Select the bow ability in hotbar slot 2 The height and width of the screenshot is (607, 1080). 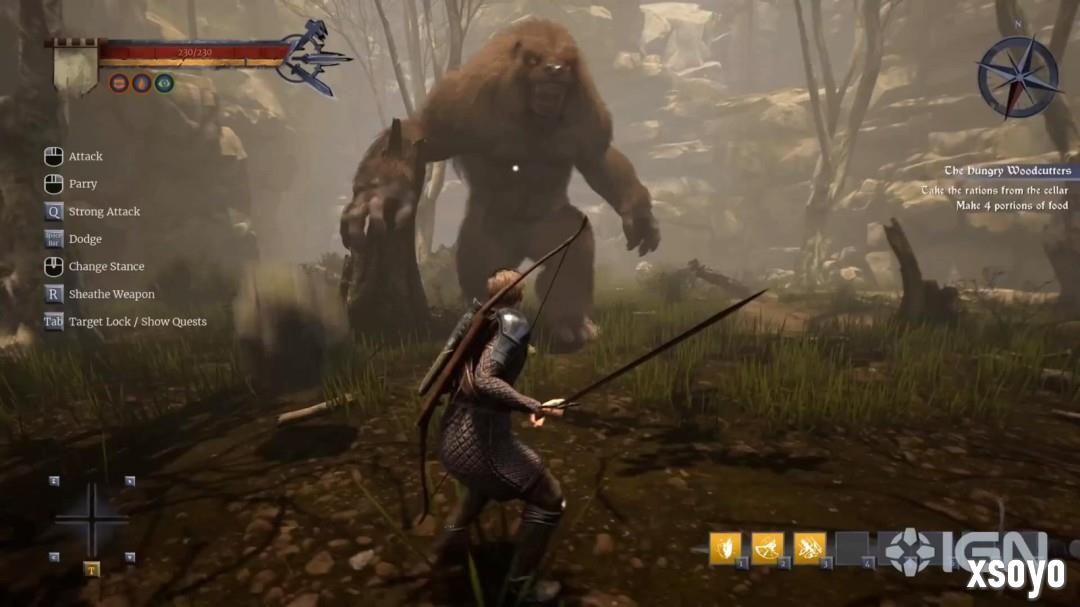point(768,548)
